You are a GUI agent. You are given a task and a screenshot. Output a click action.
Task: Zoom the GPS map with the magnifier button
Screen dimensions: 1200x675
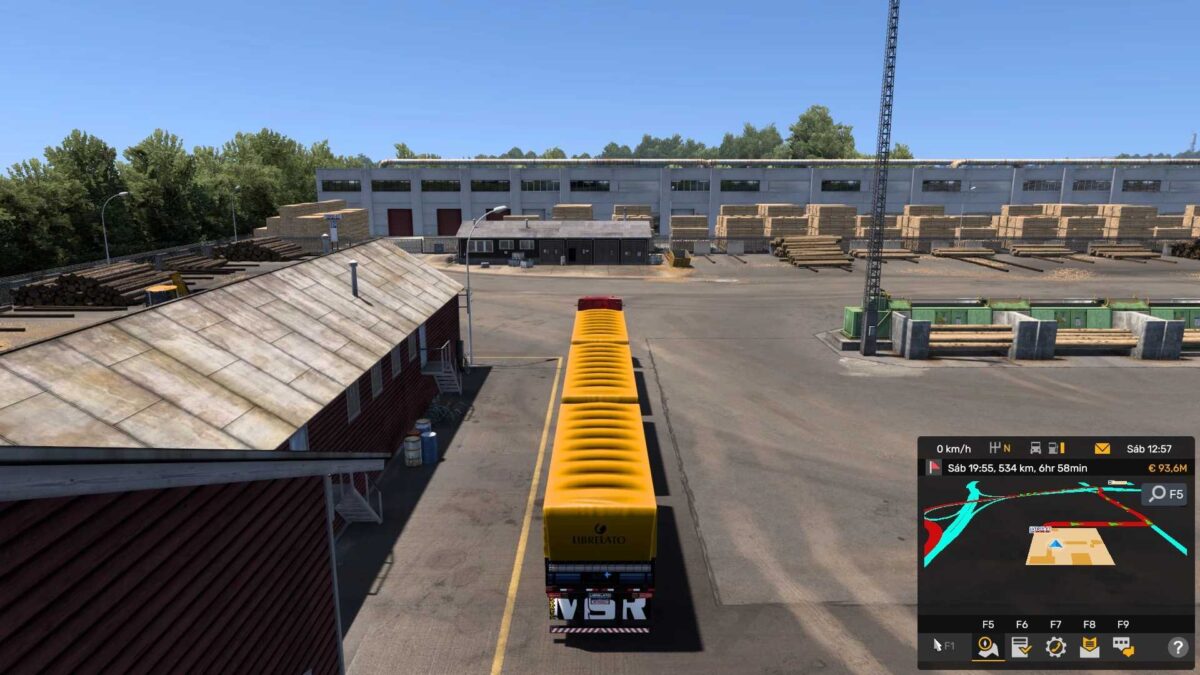tap(1165, 493)
